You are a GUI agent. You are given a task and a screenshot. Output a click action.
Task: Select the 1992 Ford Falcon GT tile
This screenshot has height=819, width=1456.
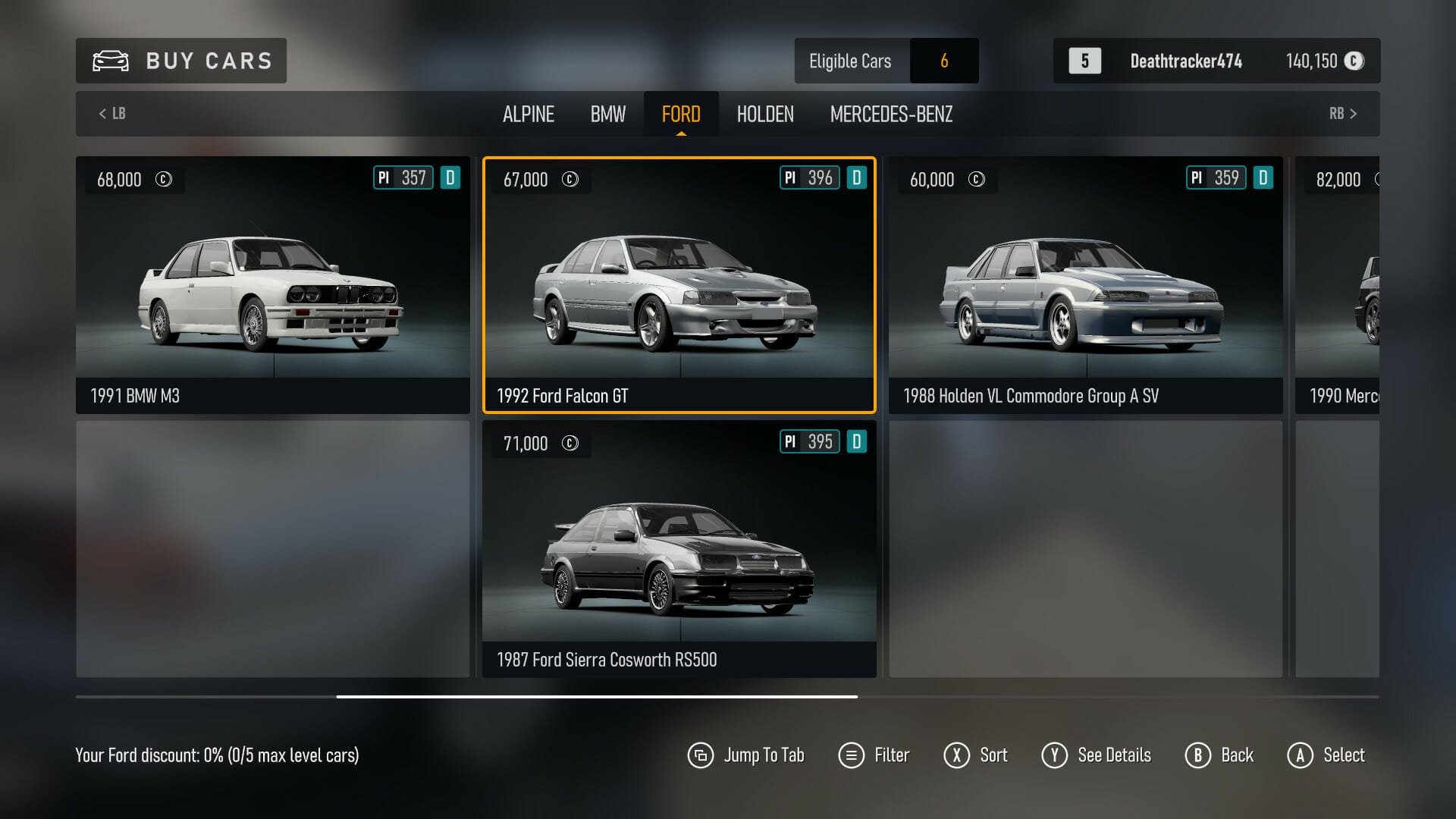[x=679, y=284]
